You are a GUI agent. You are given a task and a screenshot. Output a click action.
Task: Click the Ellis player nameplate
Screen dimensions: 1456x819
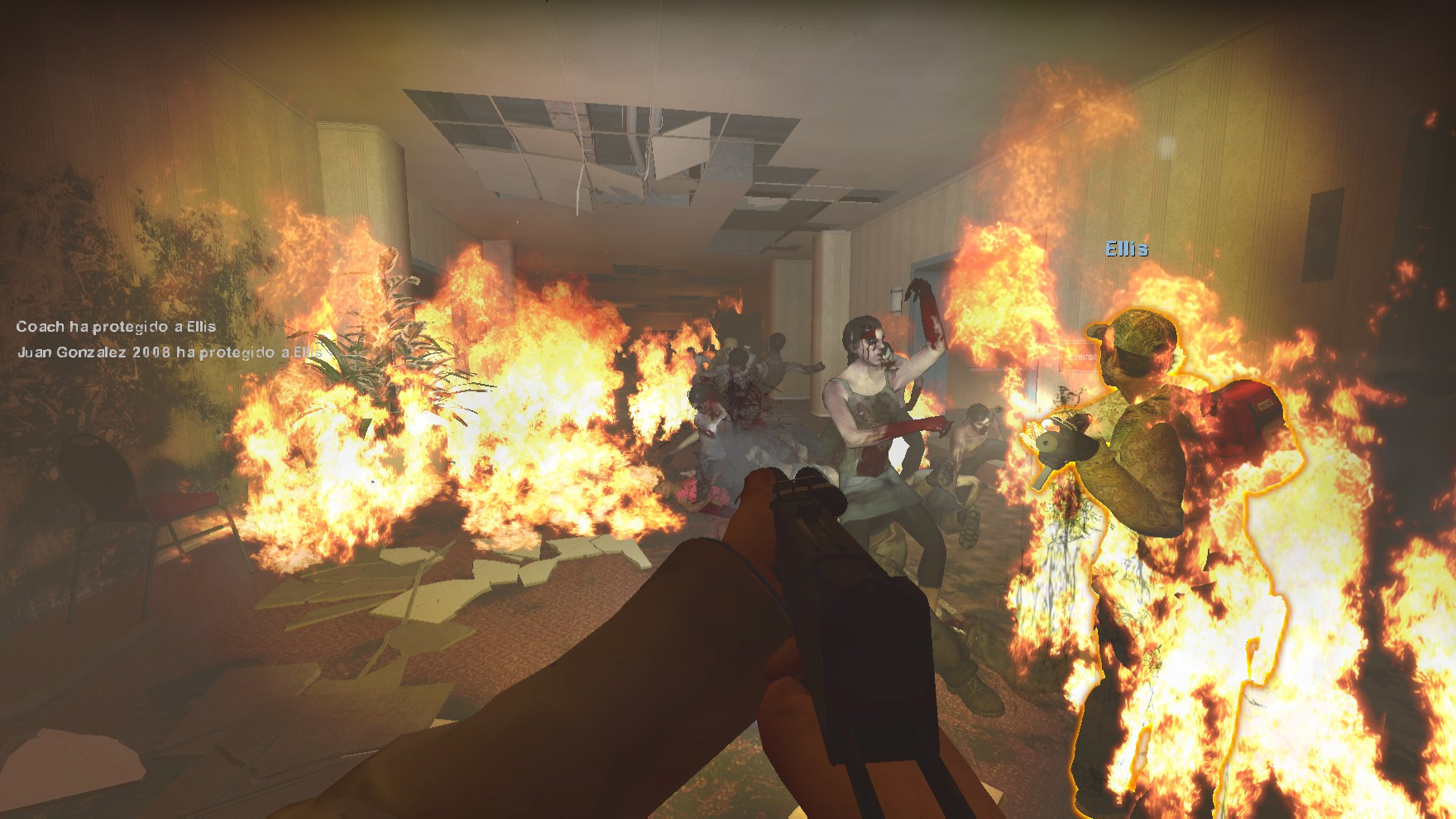click(1128, 247)
